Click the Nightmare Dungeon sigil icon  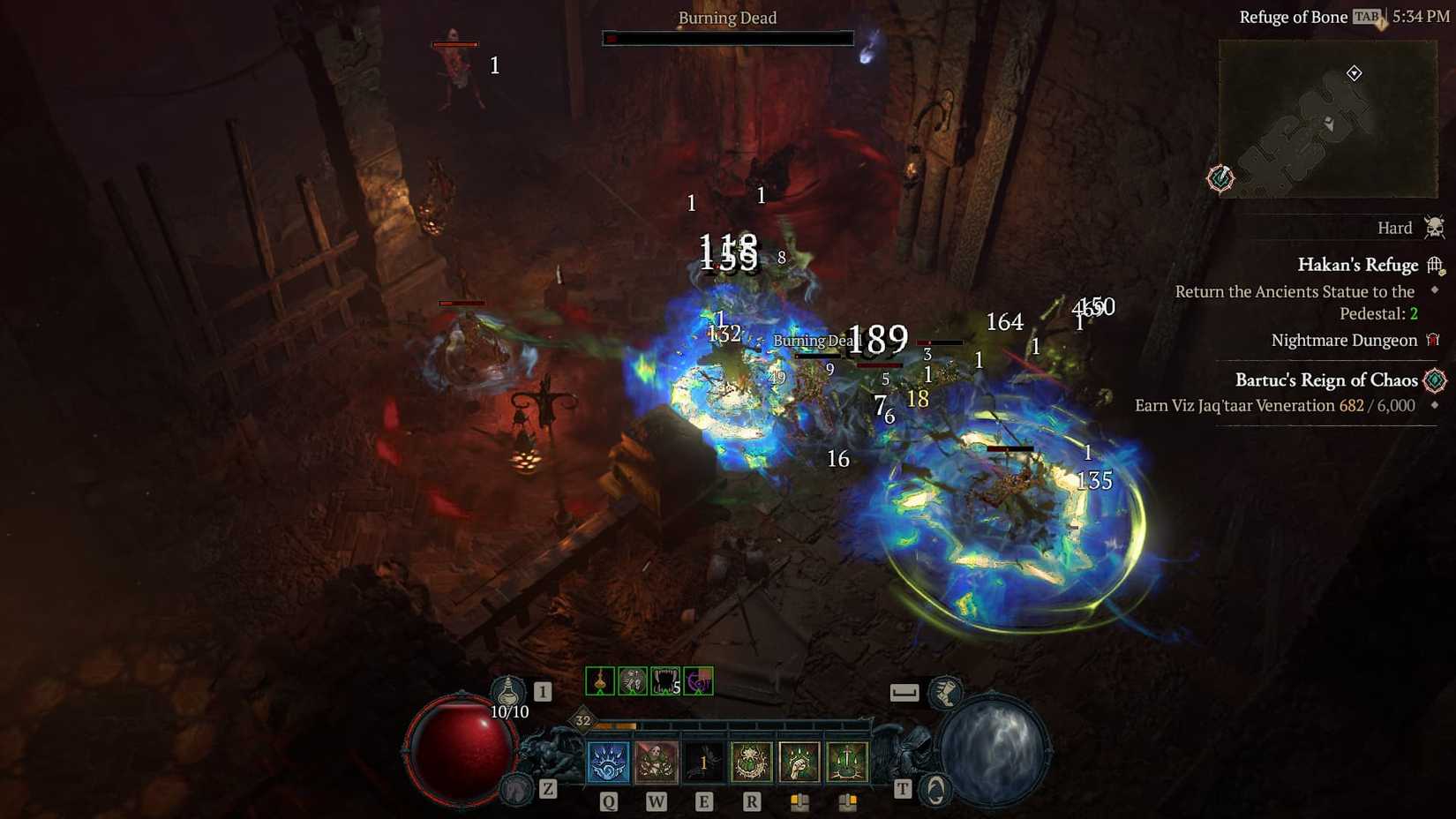pyautogui.click(x=1435, y=340)
